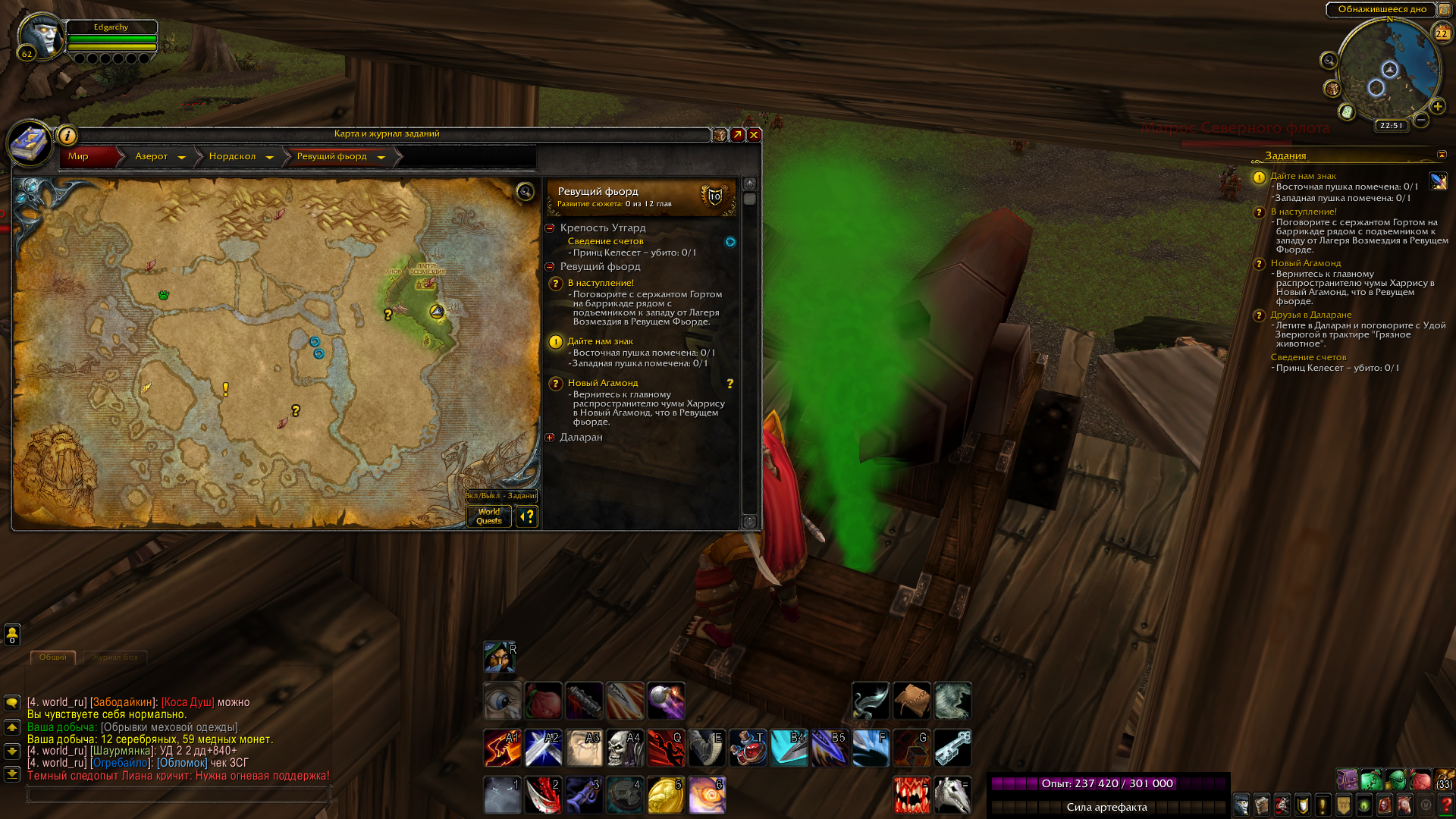Image resolution: width=1456 pixels, height=819 pixels.
Task: Click the World Quests button
Action: (489, 516)
